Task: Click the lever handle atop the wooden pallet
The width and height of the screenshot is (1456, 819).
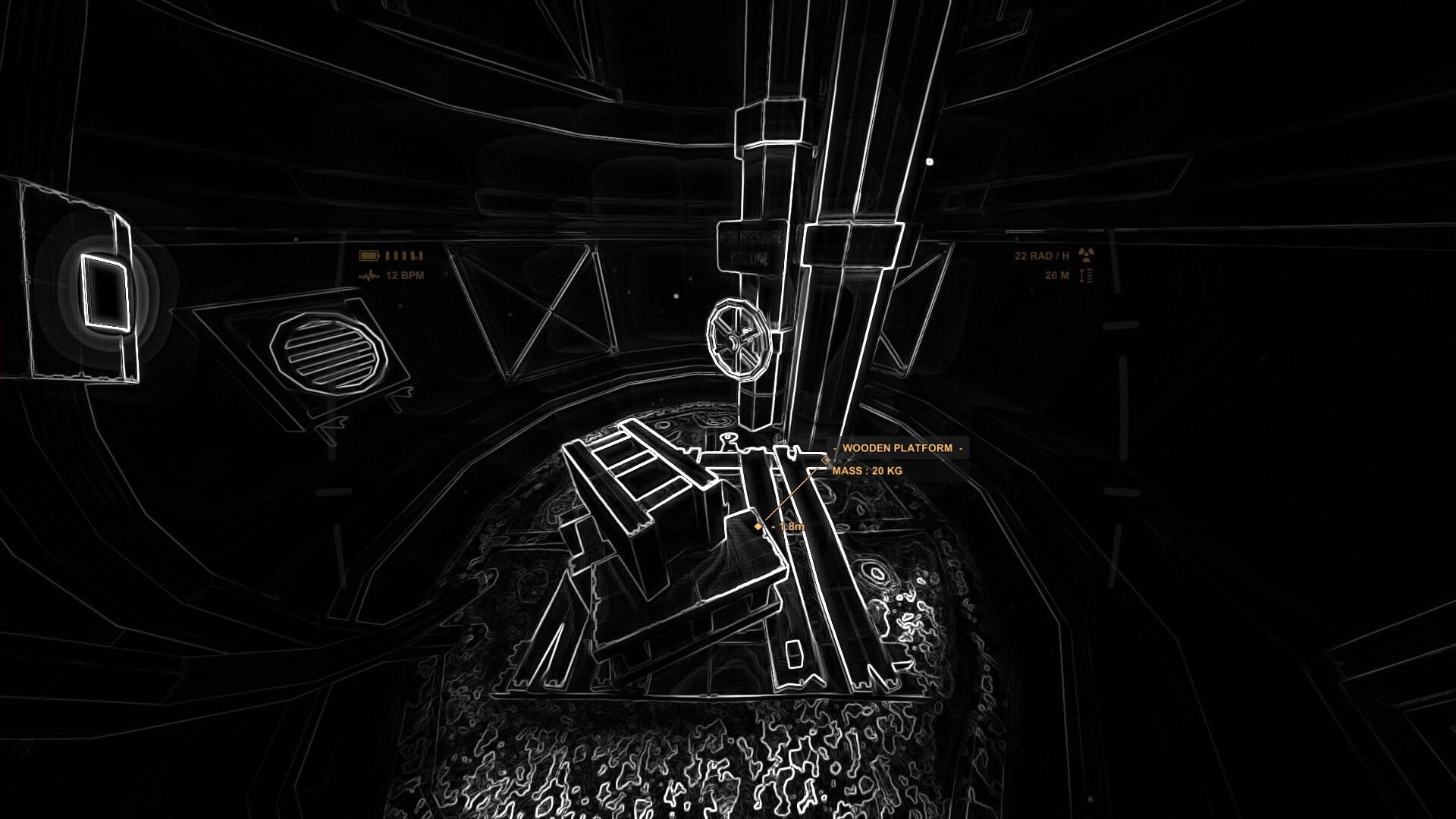Action: pos(729,438)
